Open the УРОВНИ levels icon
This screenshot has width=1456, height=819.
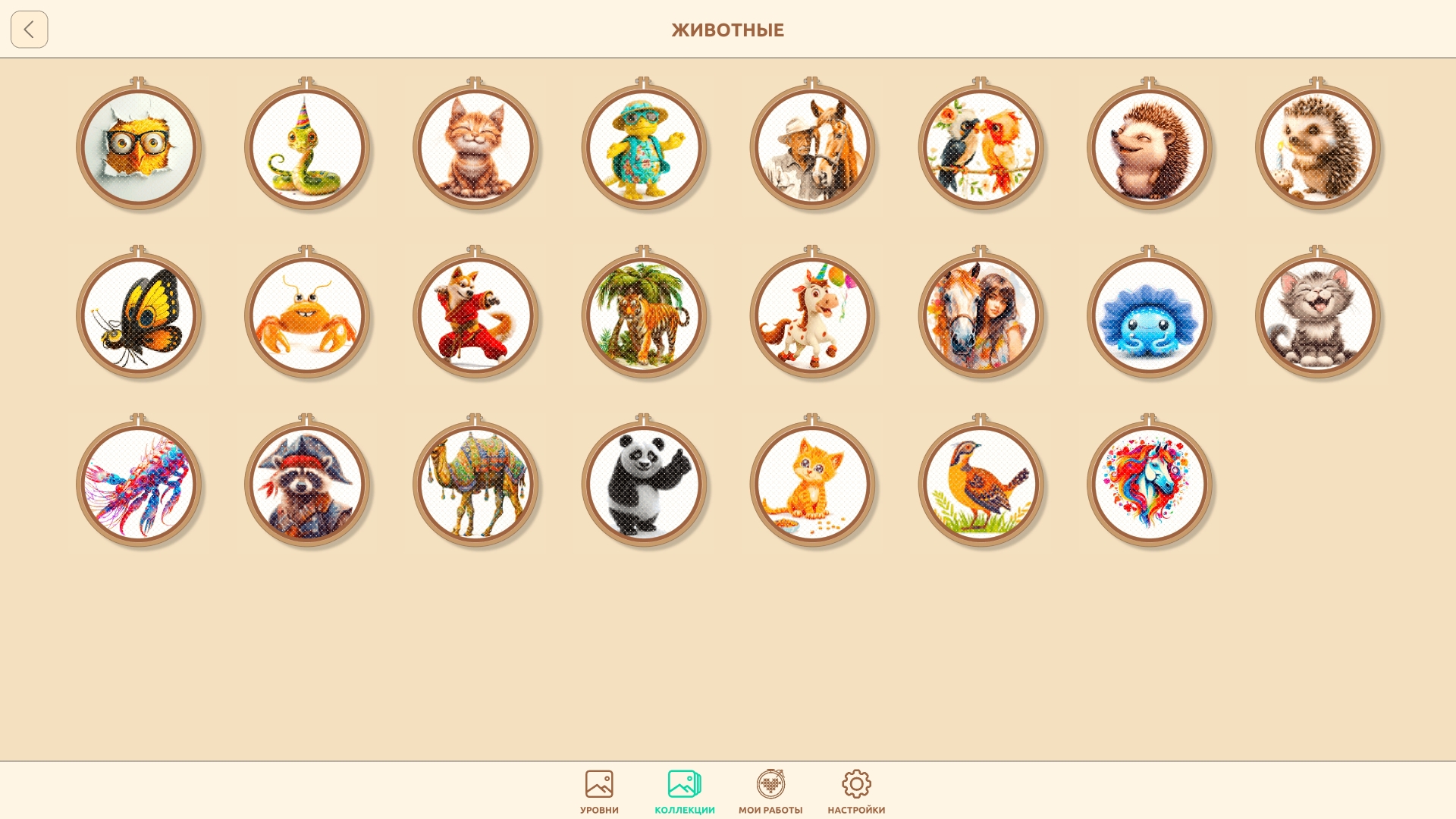tap(599, 789)
